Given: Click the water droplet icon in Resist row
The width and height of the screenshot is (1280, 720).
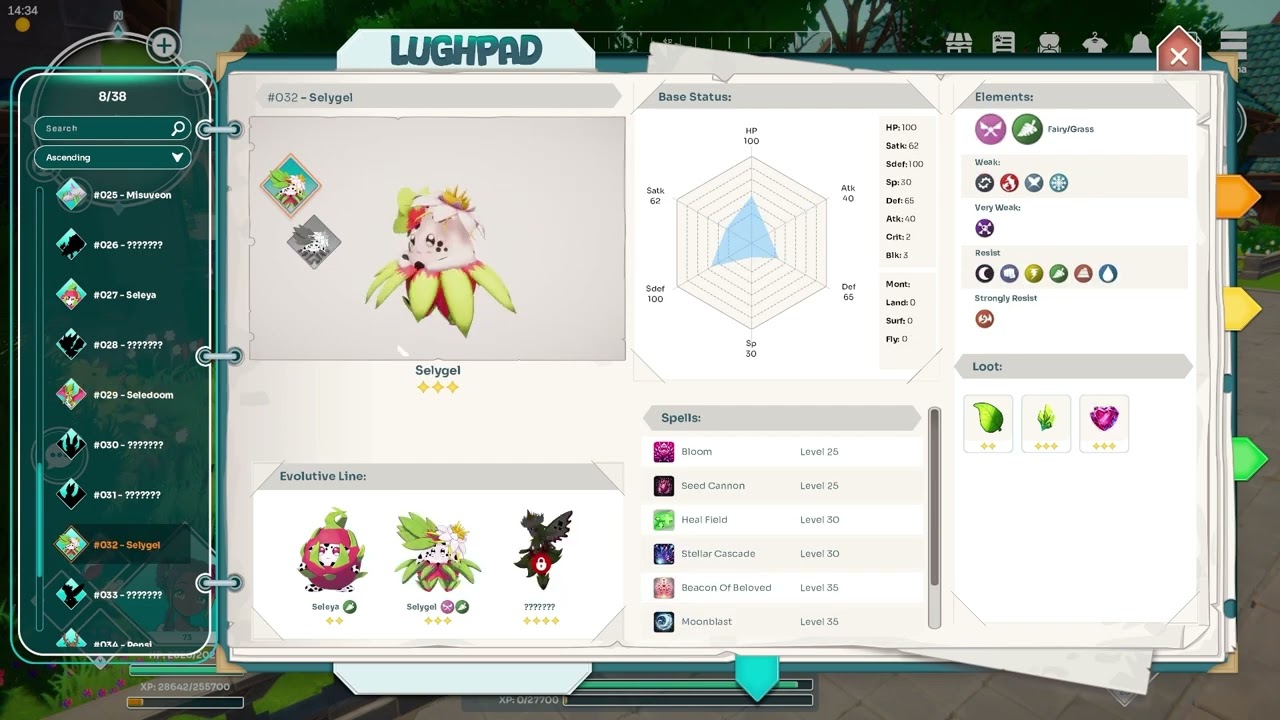Looking at the screenshot, I should pyautogui.click(x=1108, y=273).
